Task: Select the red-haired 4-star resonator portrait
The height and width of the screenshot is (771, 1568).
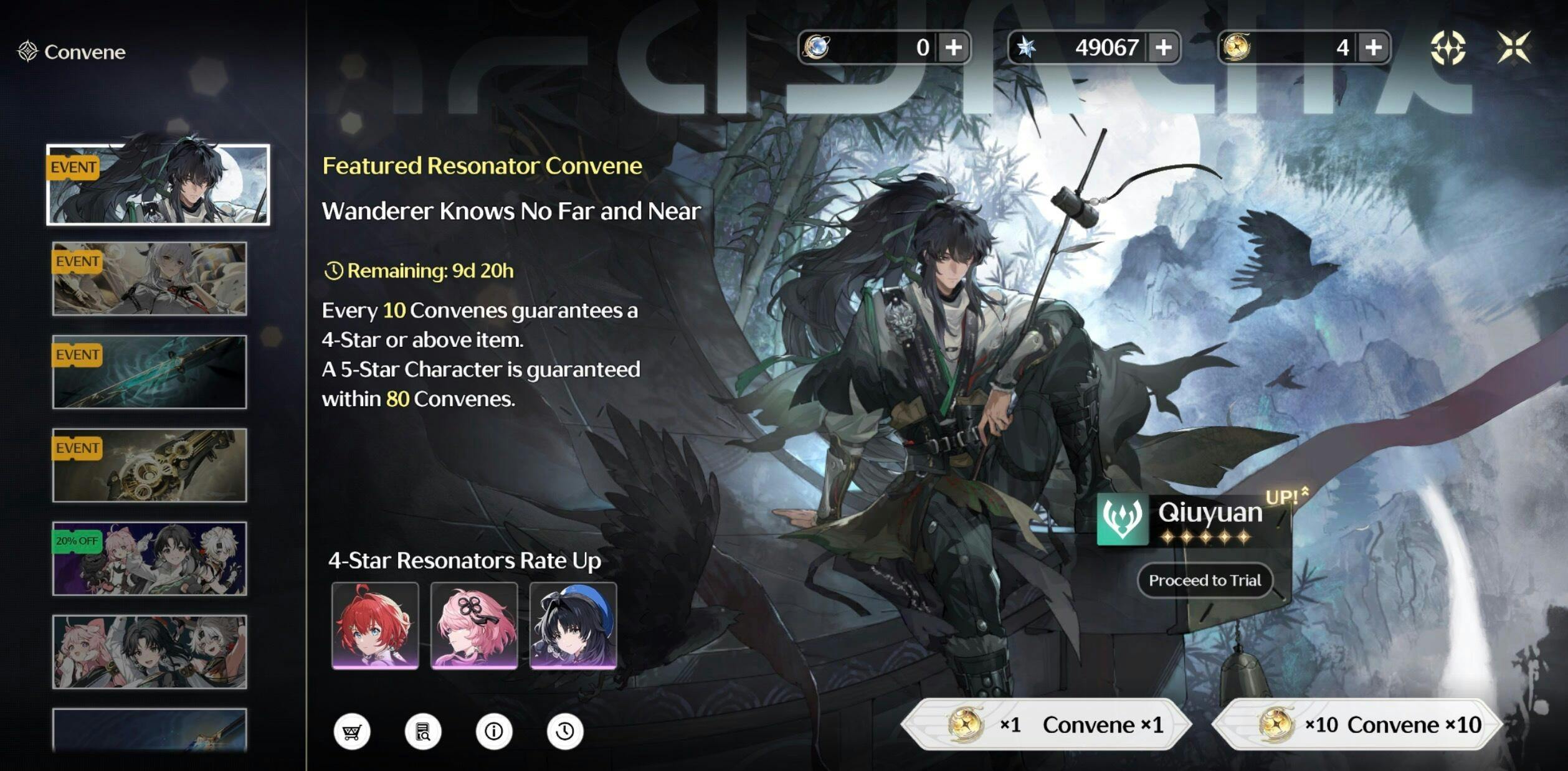Action: (x=375, y=625)
